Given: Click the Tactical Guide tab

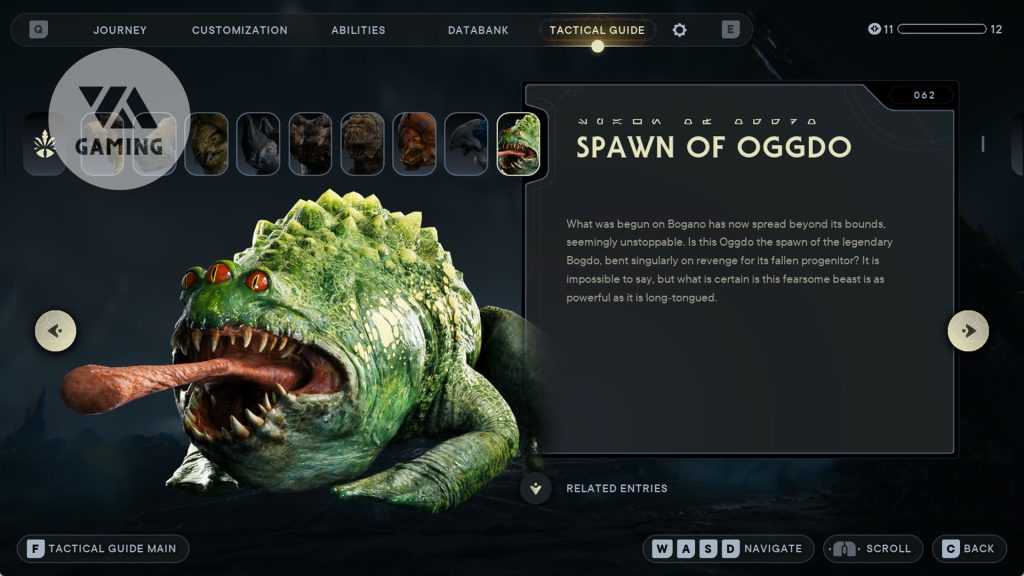Looking at the screenshot, I should 597,30.
